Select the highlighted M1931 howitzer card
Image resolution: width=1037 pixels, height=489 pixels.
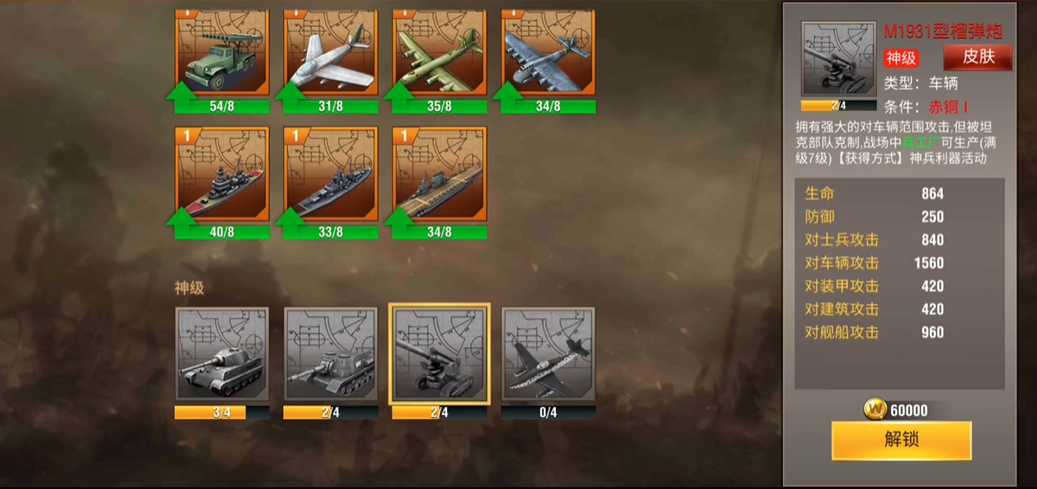pyautogui.click(x=439, y=355)
